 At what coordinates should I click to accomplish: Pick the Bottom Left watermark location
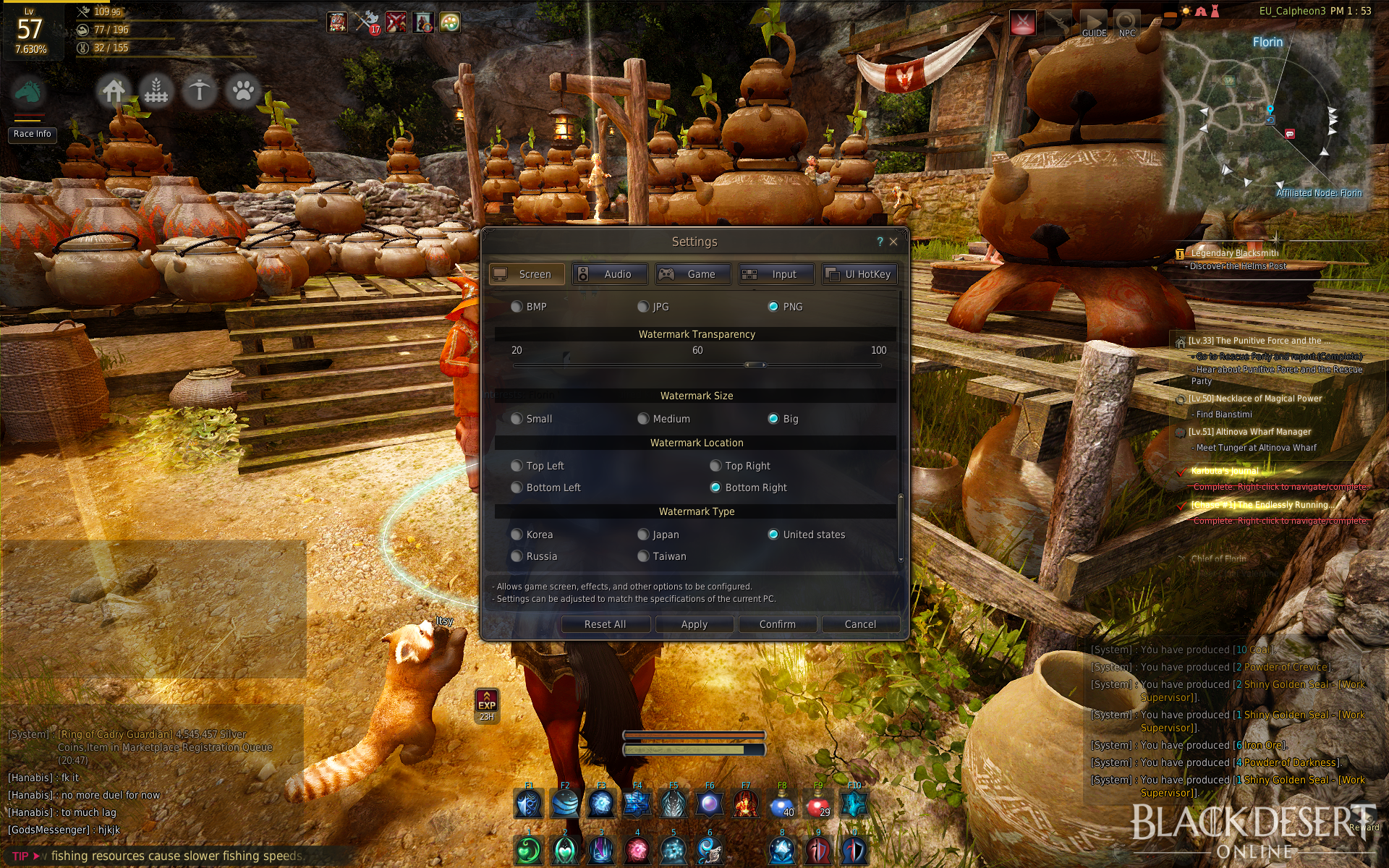pyautogui.click(x=517, y=488)
